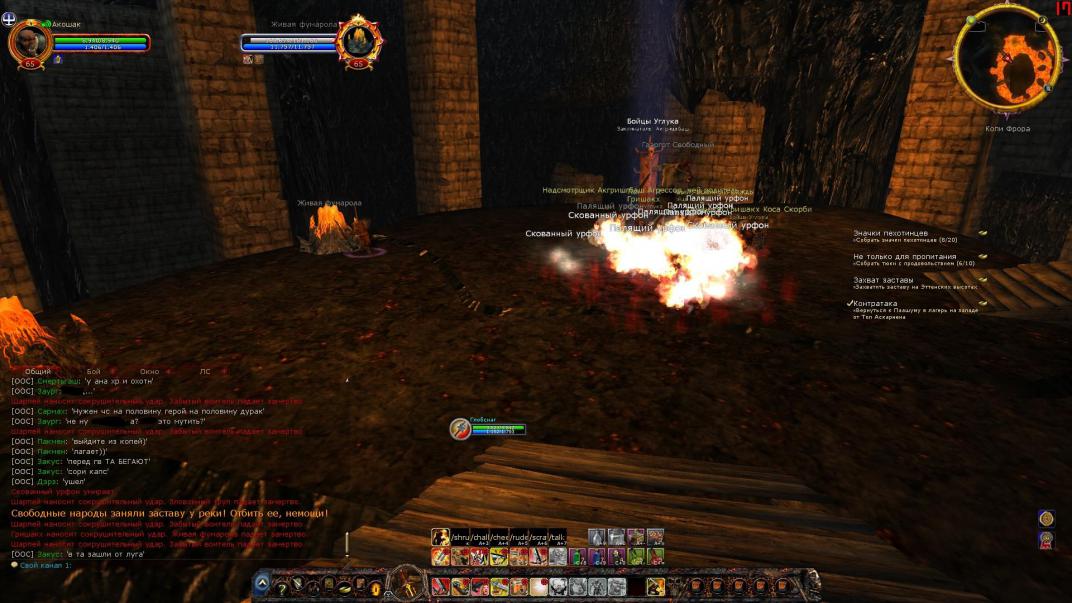The height and width of the screenshot is (603, 1072).
Task: Open the completed Контратака quest
Action: click(874, 303)
